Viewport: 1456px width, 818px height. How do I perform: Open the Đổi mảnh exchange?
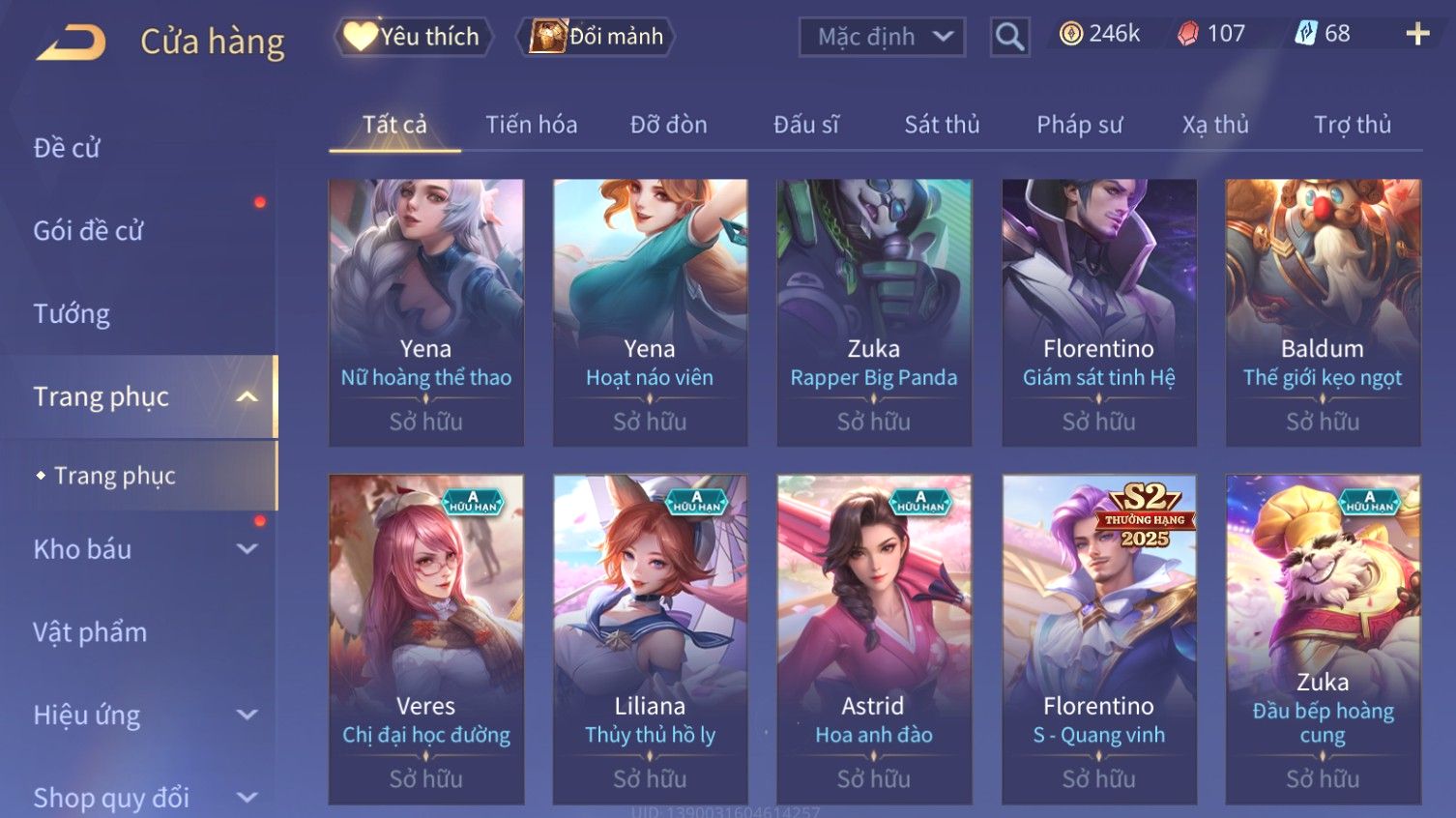(x=597, y=37)
